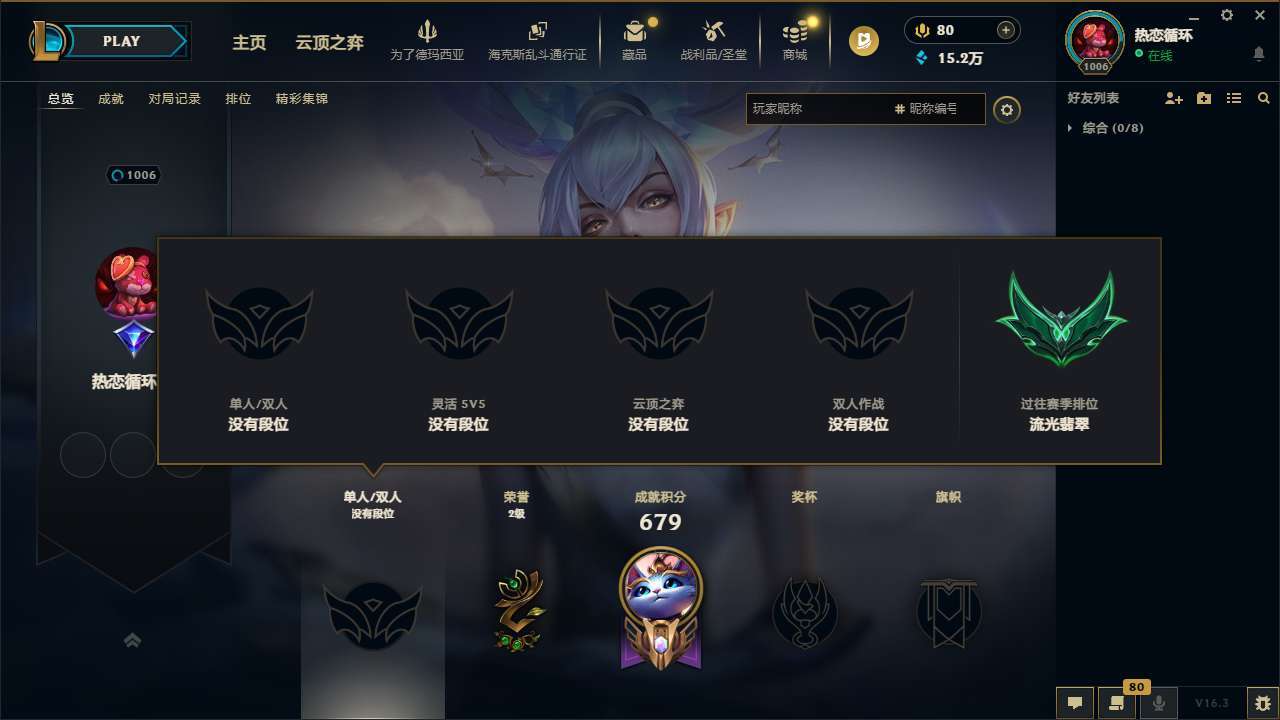Open the 云顶之弈 menu item

328,43
